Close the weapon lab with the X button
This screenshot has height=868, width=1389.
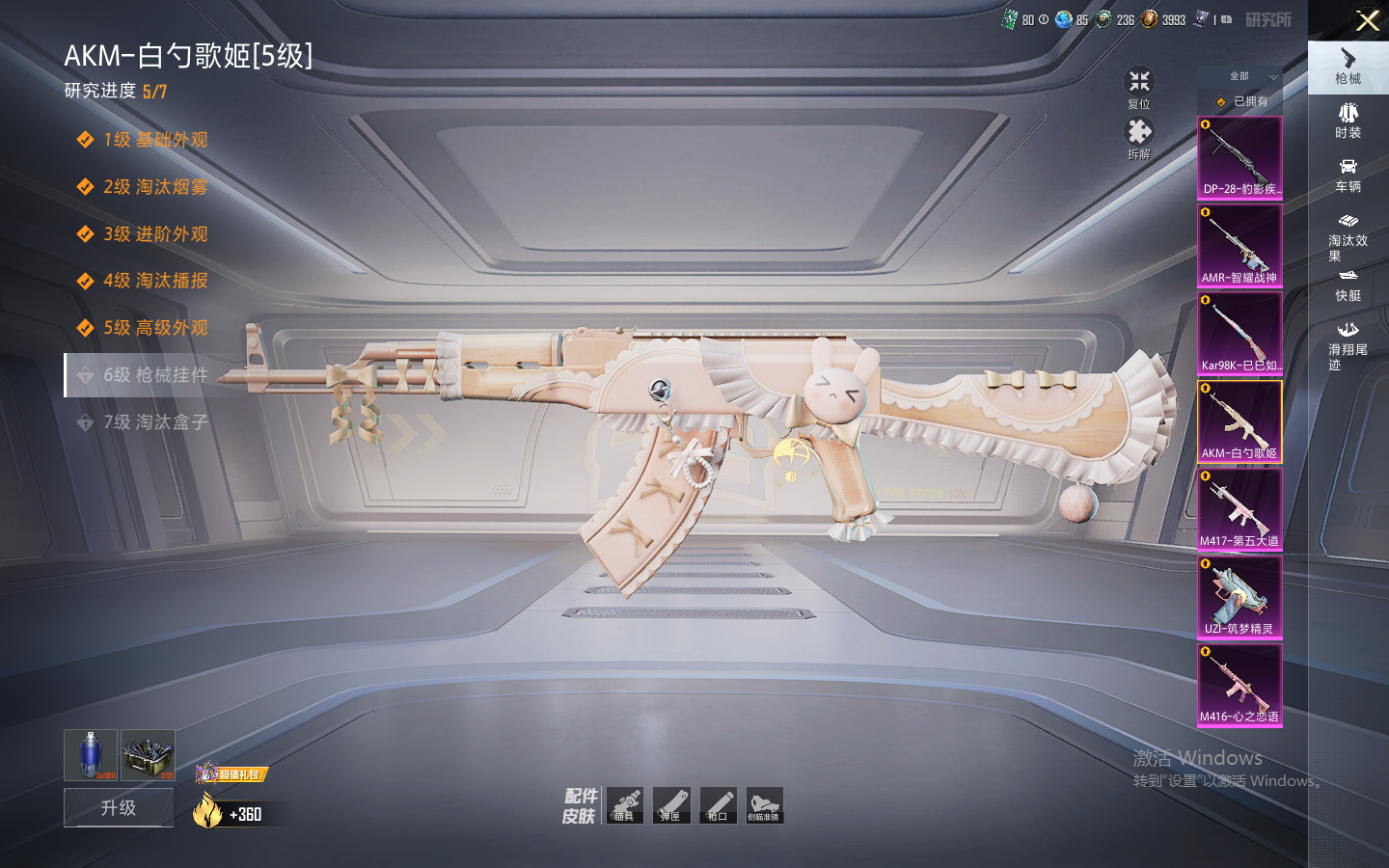[x=1367, y=20]
